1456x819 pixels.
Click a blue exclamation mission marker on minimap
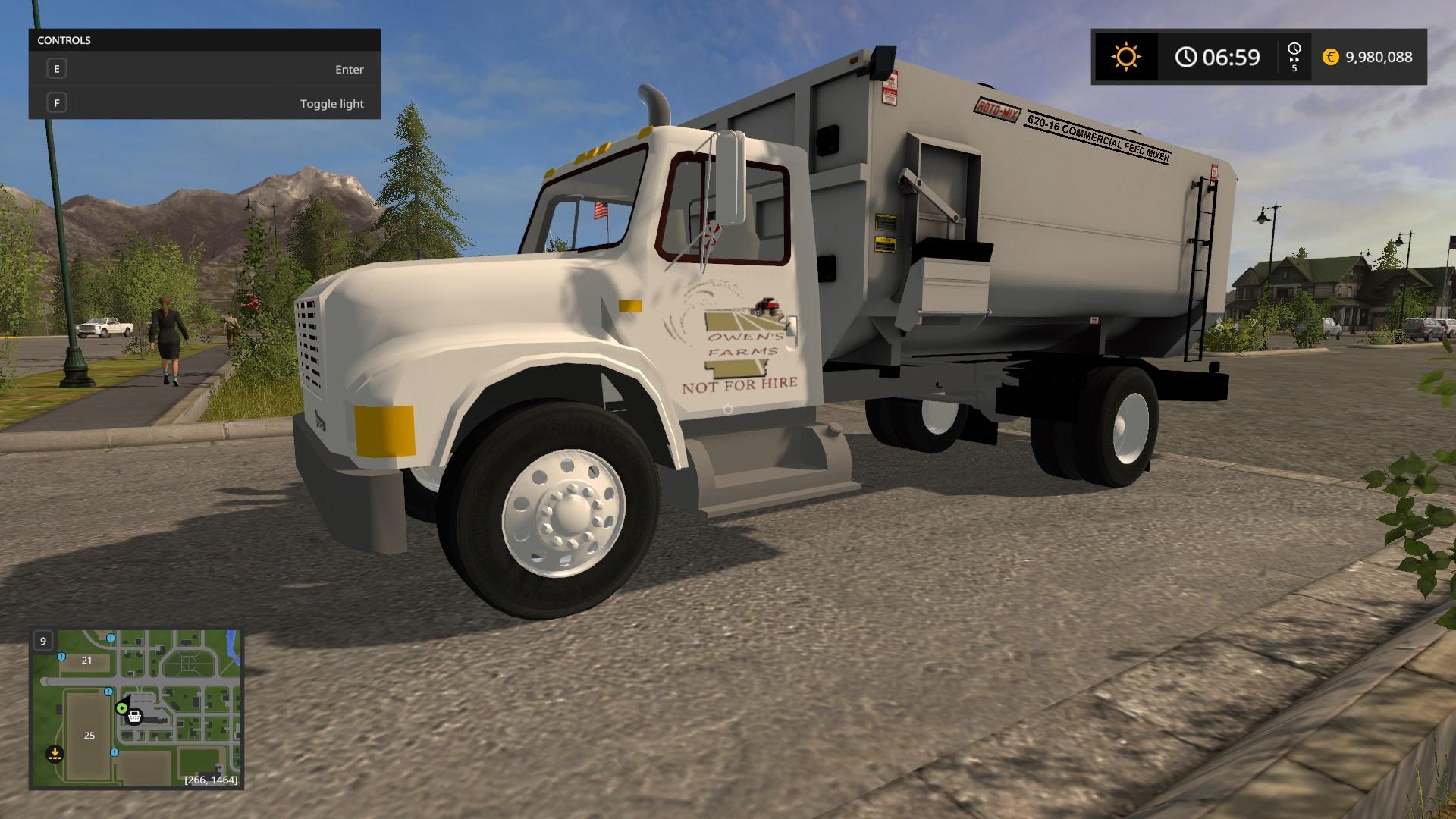(108, 692)
